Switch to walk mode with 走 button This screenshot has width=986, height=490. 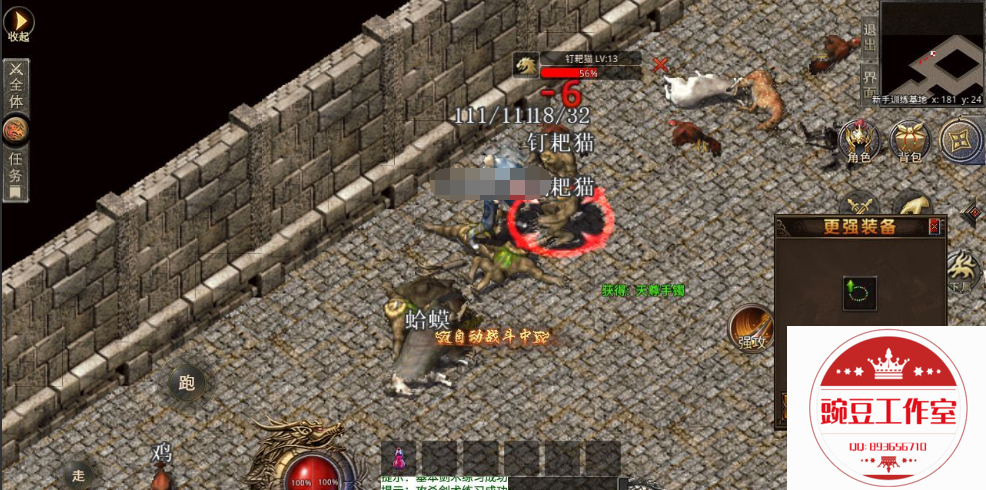pos(80,474)
